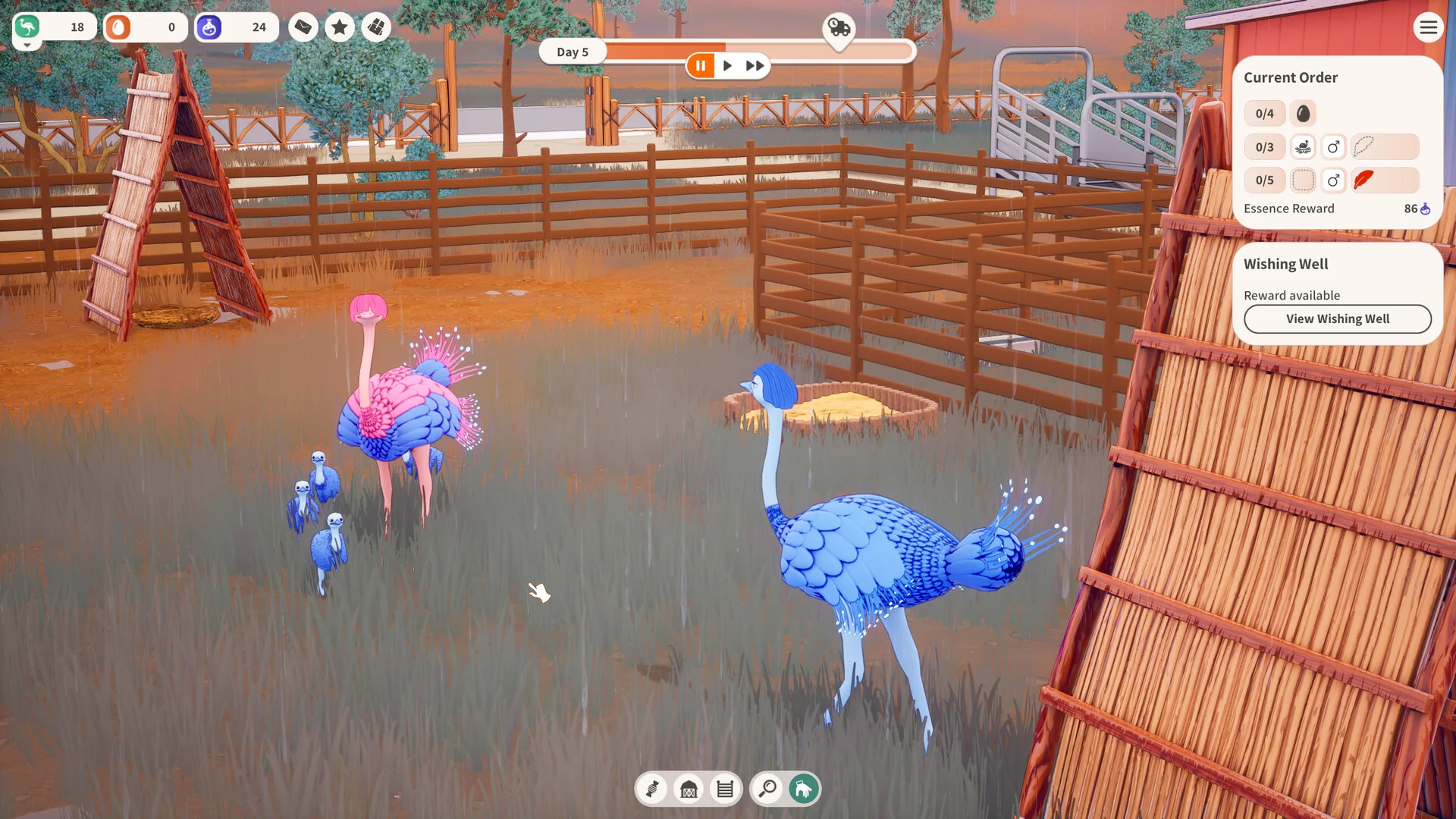1456x819 pixels.
Task: Switch to fast-forward speed
Action: (755, 66)
